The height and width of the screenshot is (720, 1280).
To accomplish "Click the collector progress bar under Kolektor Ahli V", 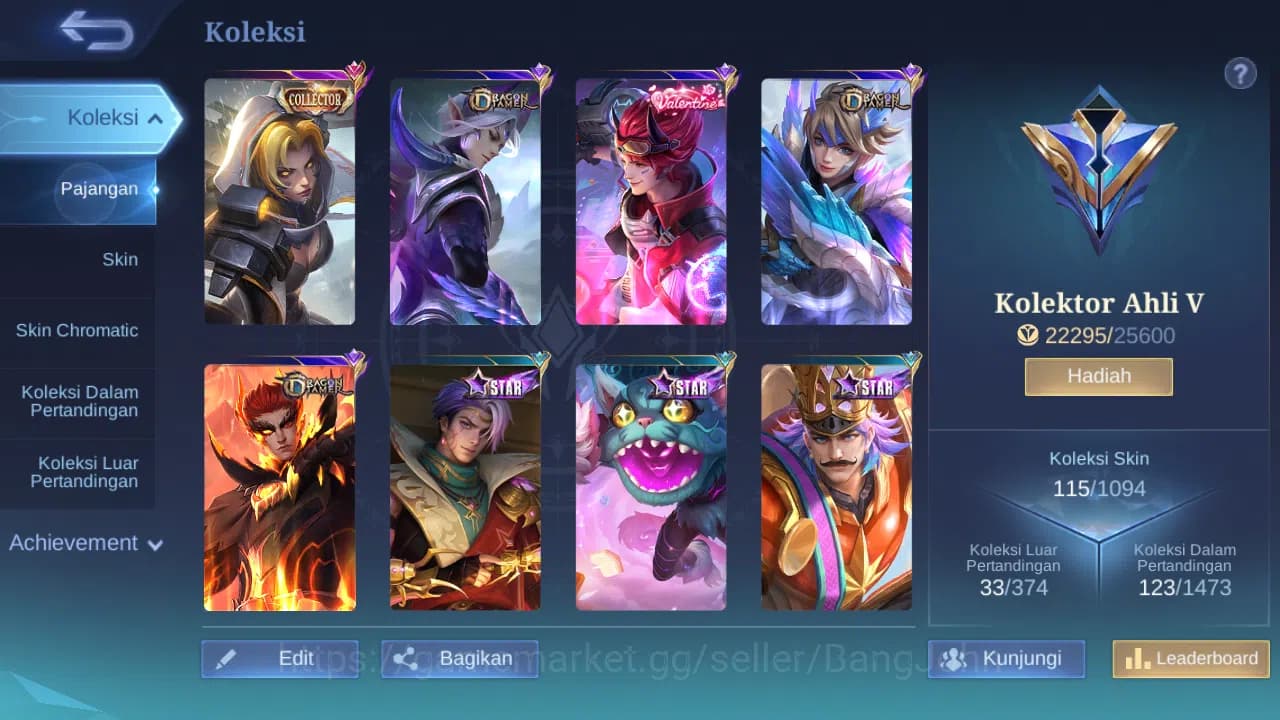I will 1098,336.
